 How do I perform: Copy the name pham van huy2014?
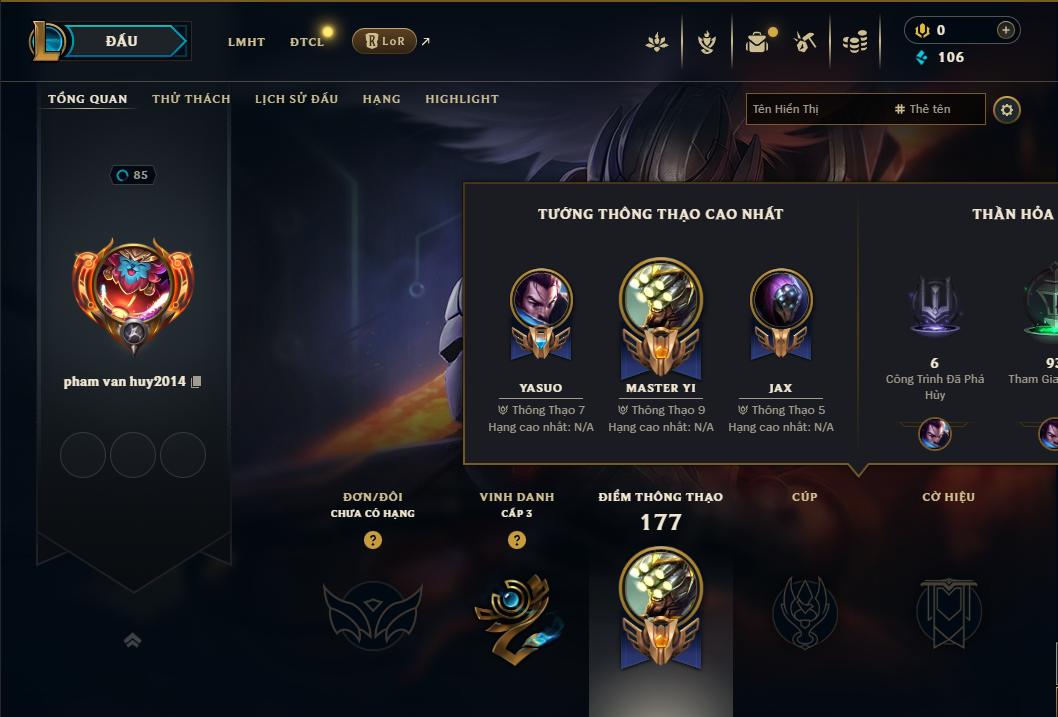(x=196, y=382)
